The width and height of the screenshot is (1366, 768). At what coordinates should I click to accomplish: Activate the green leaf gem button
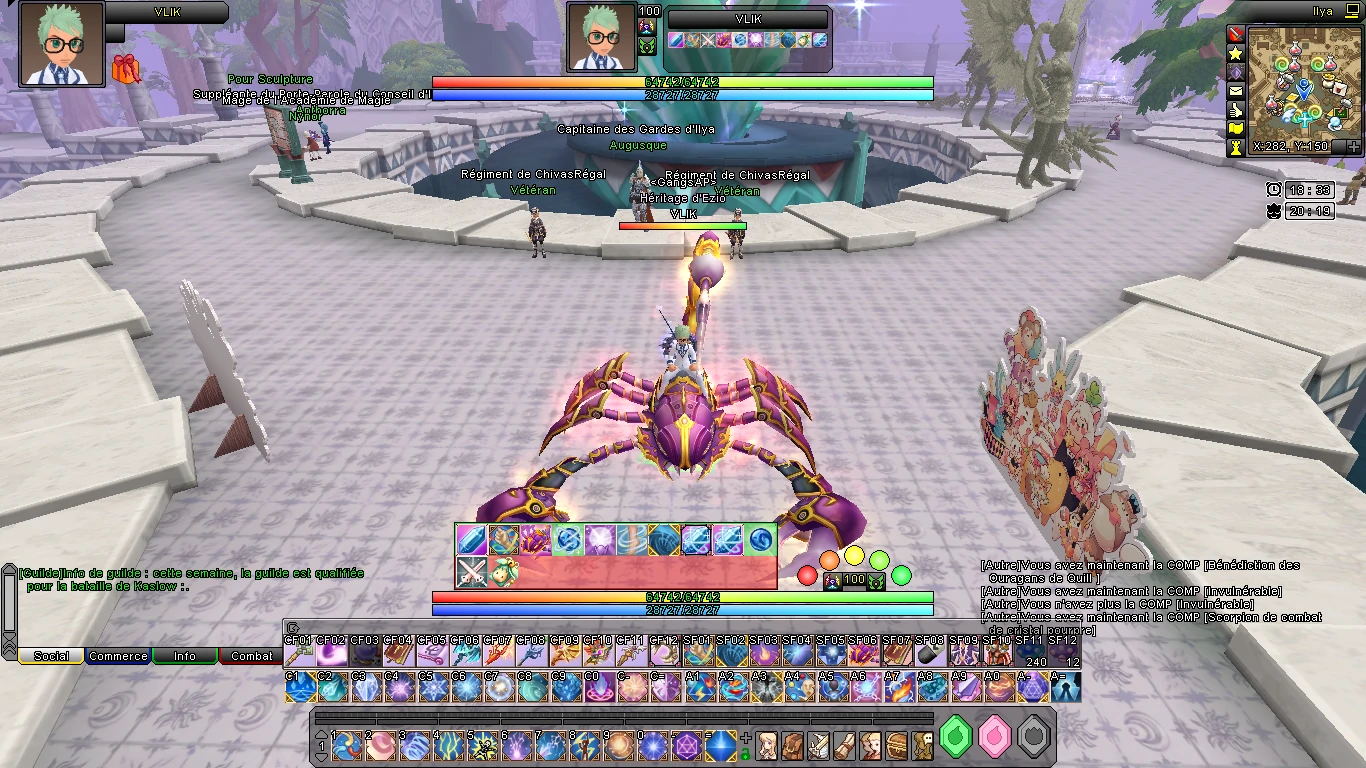(957, 737)
